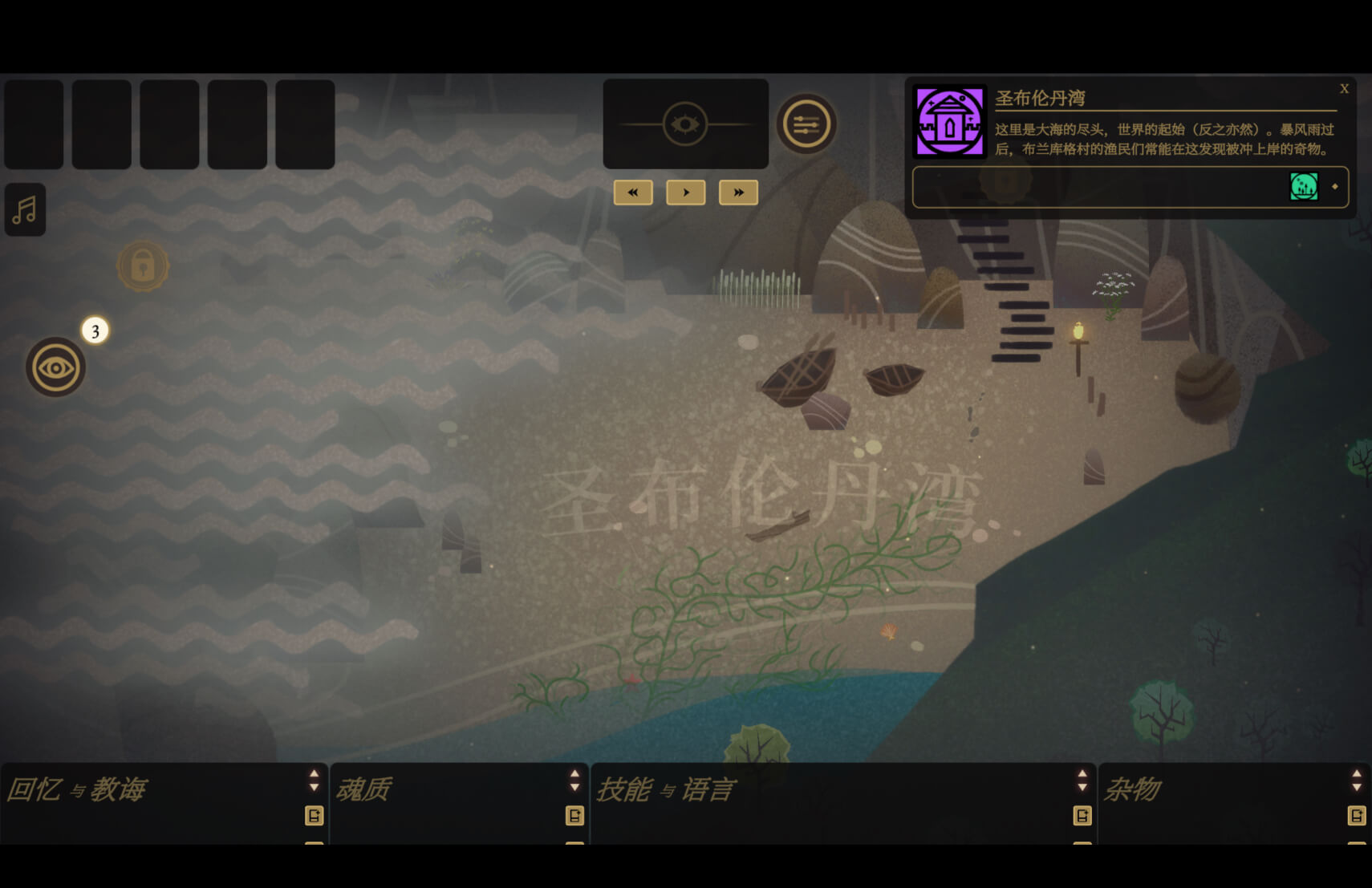Toggle the music note button
Image resolution: width=1372 pixels, height=888 pixels.
(25, 210)
